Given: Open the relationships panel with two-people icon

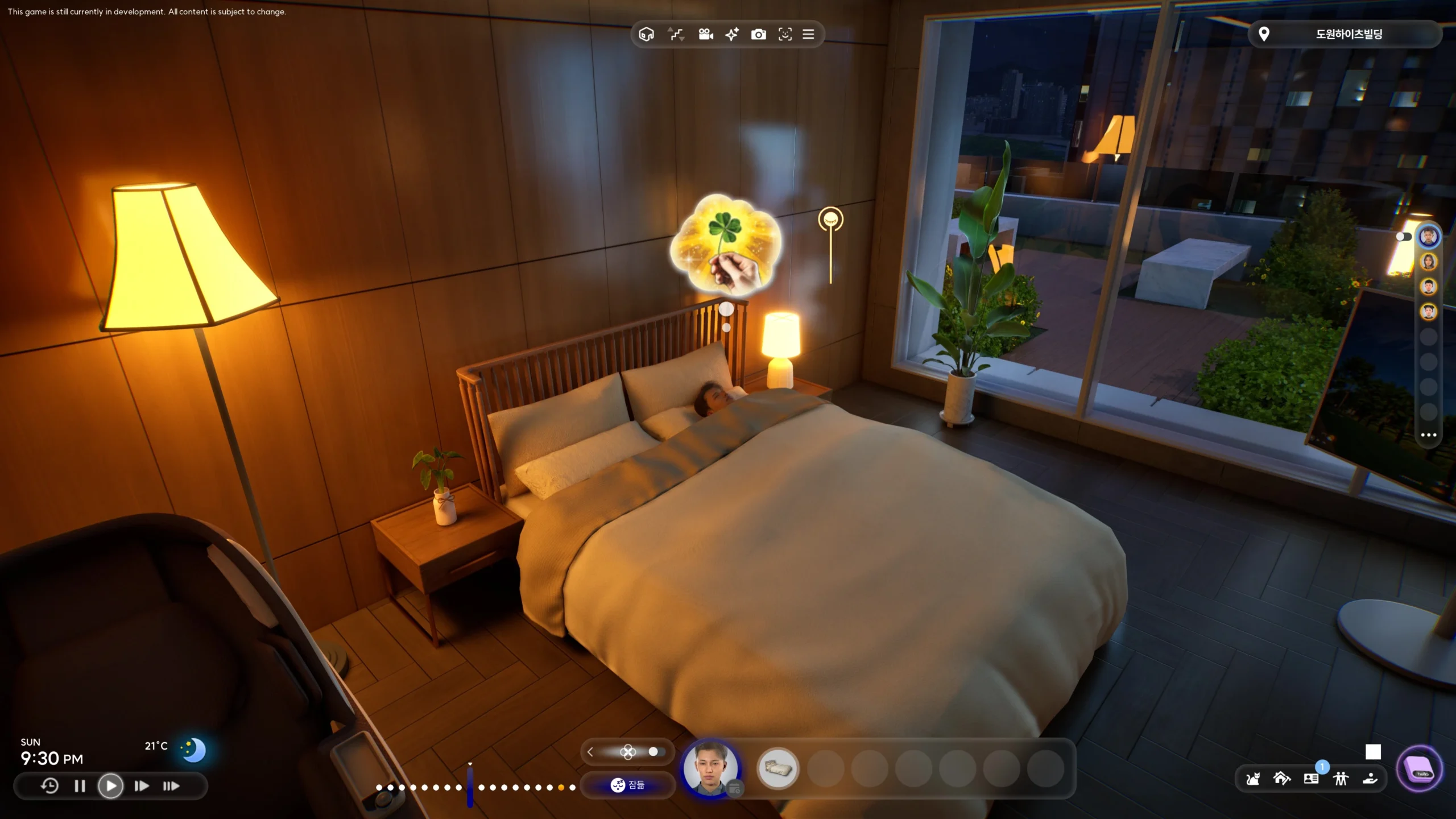Looking at the screenshot, I should (1341, 779).
